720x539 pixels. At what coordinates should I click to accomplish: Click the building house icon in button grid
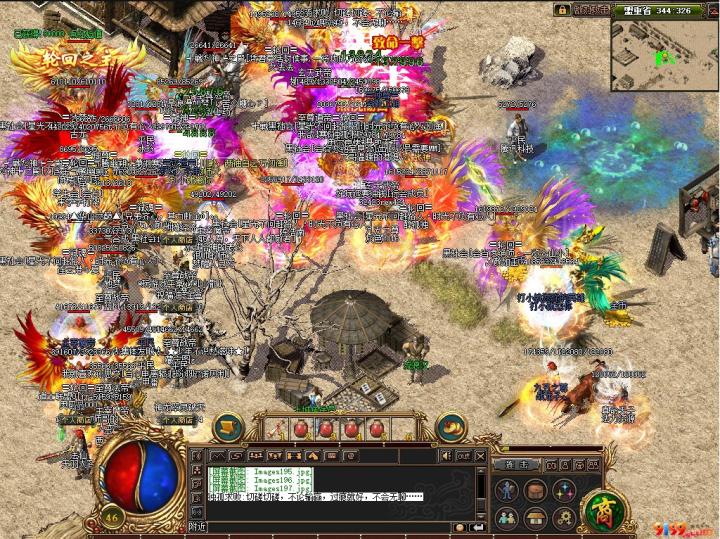pyautogui.click(x=536, y=517)
